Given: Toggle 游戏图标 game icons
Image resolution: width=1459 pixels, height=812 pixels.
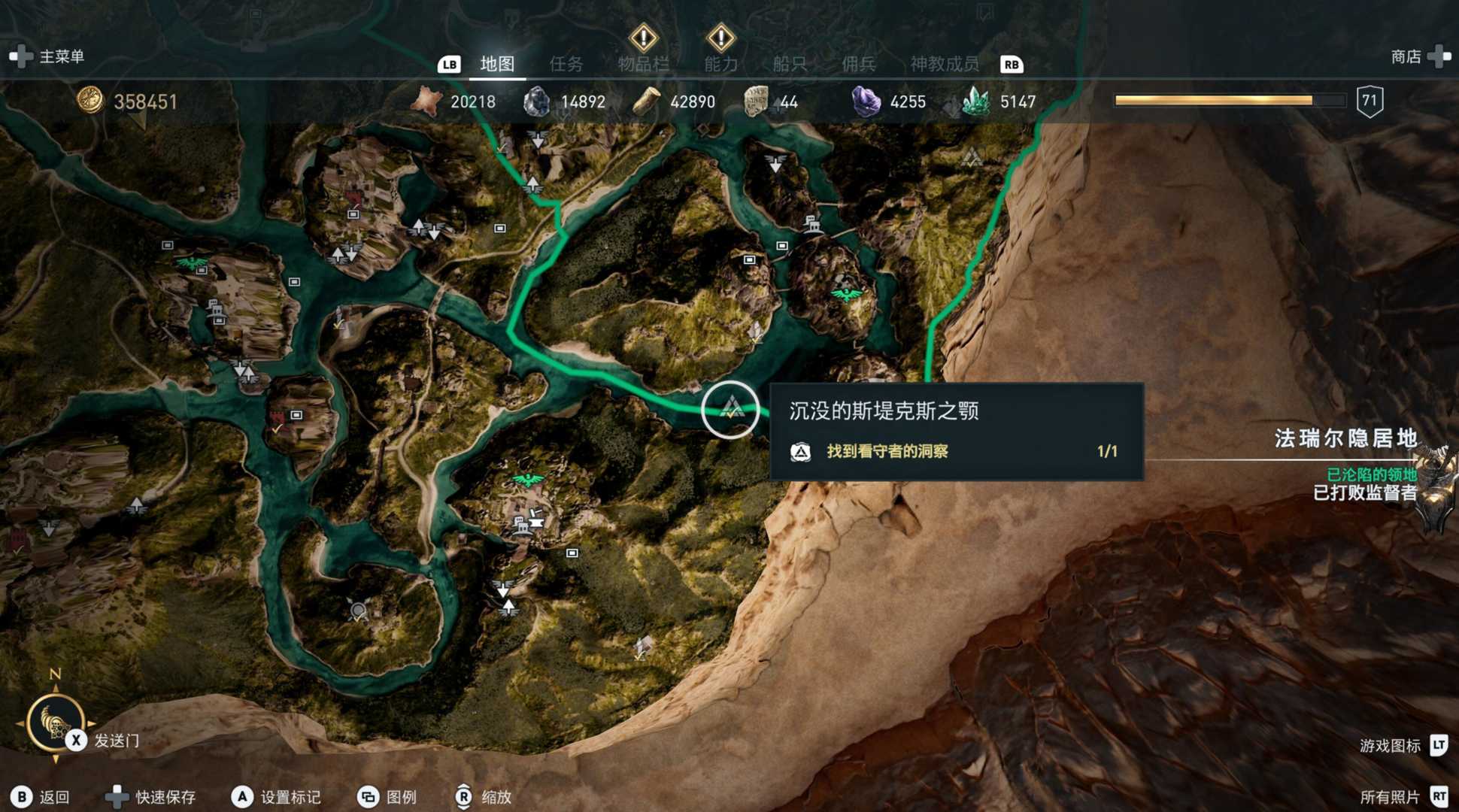Looking at the screenshot, I should coord(1390,745).
